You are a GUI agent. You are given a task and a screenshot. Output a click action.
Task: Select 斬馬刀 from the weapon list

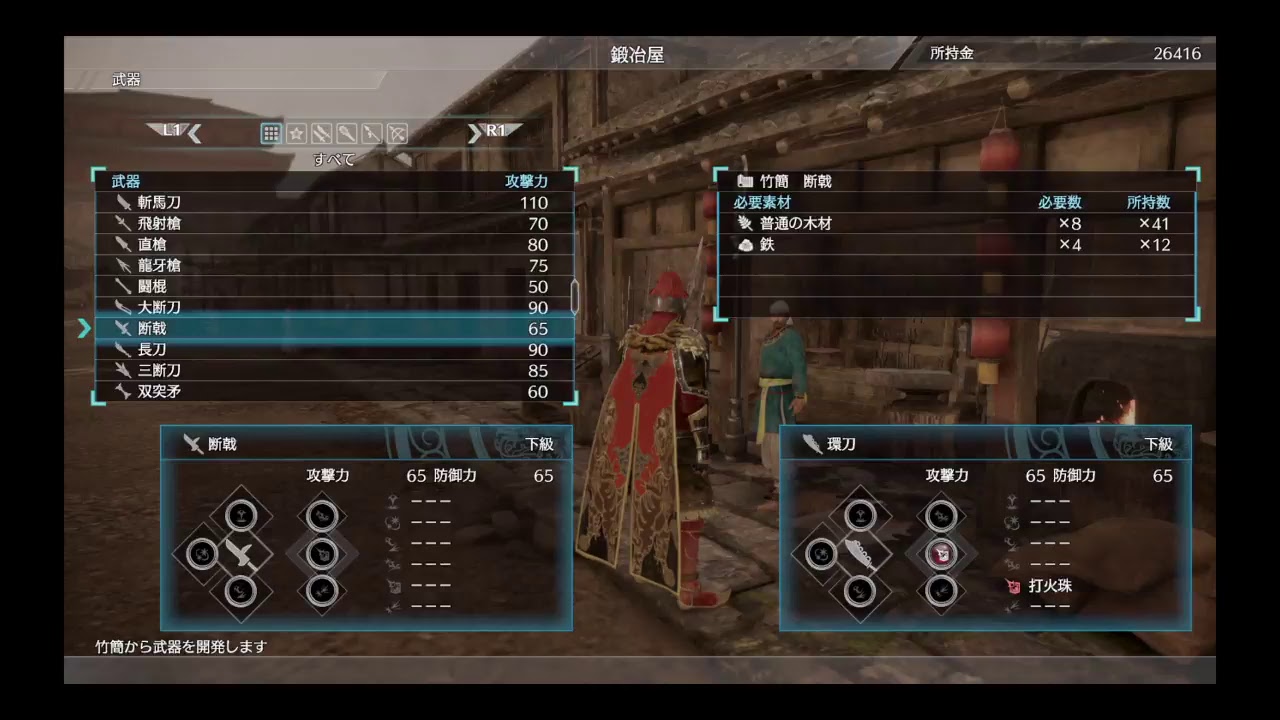(160, 202)
